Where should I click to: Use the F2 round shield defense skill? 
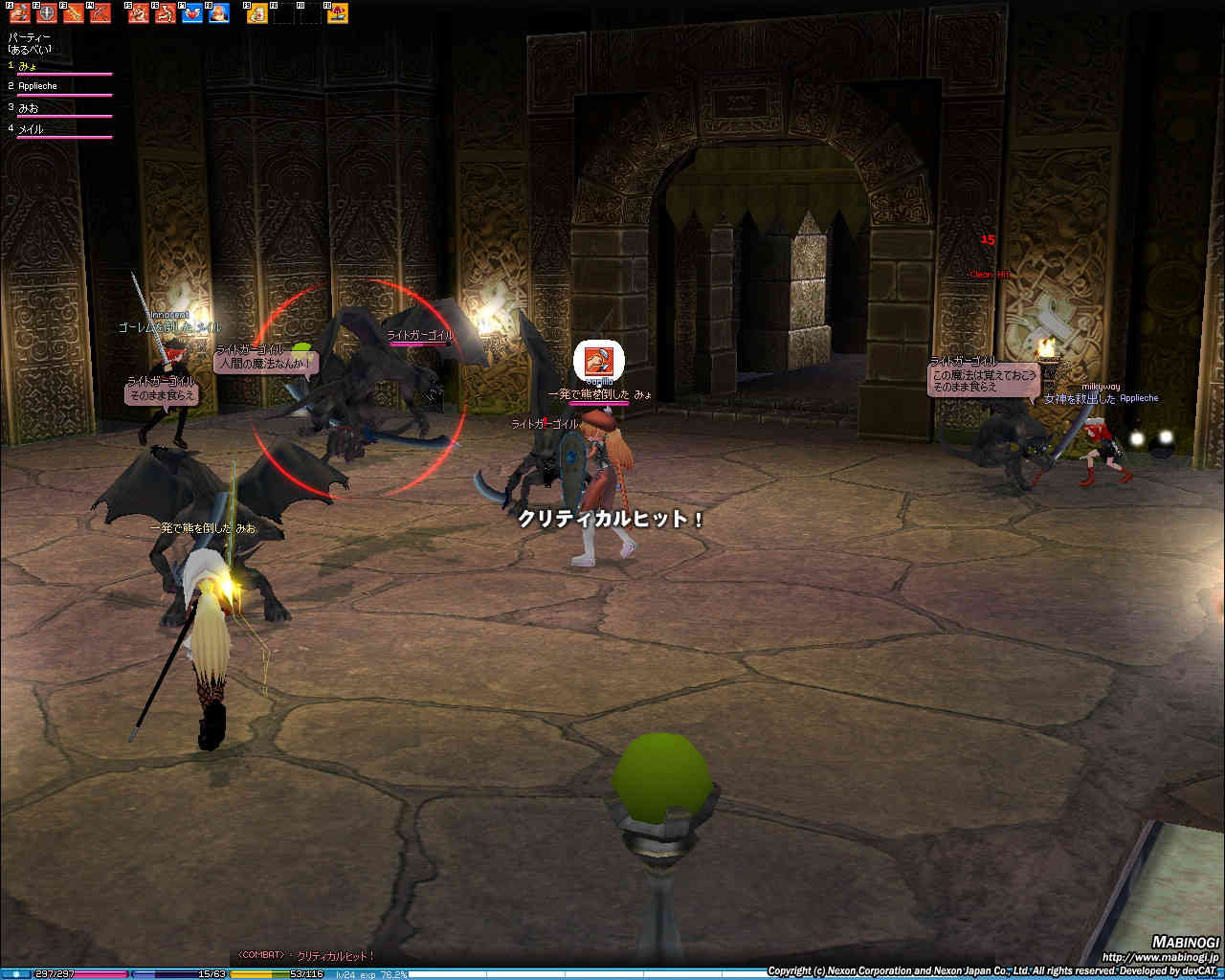click(46, 12)
